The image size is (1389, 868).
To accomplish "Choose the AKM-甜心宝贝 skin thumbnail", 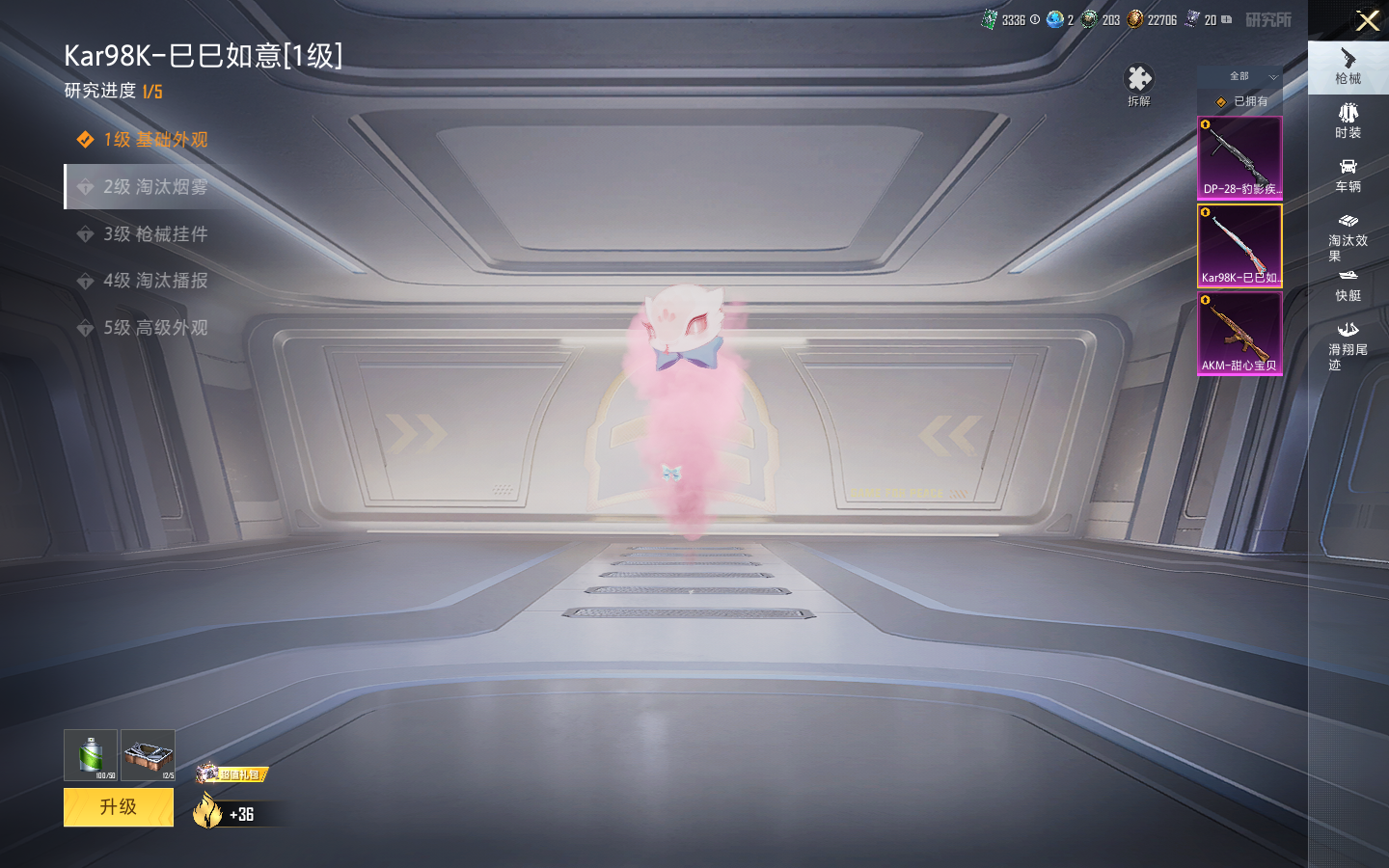I will pyautogui.click(x=1239, y=334).
